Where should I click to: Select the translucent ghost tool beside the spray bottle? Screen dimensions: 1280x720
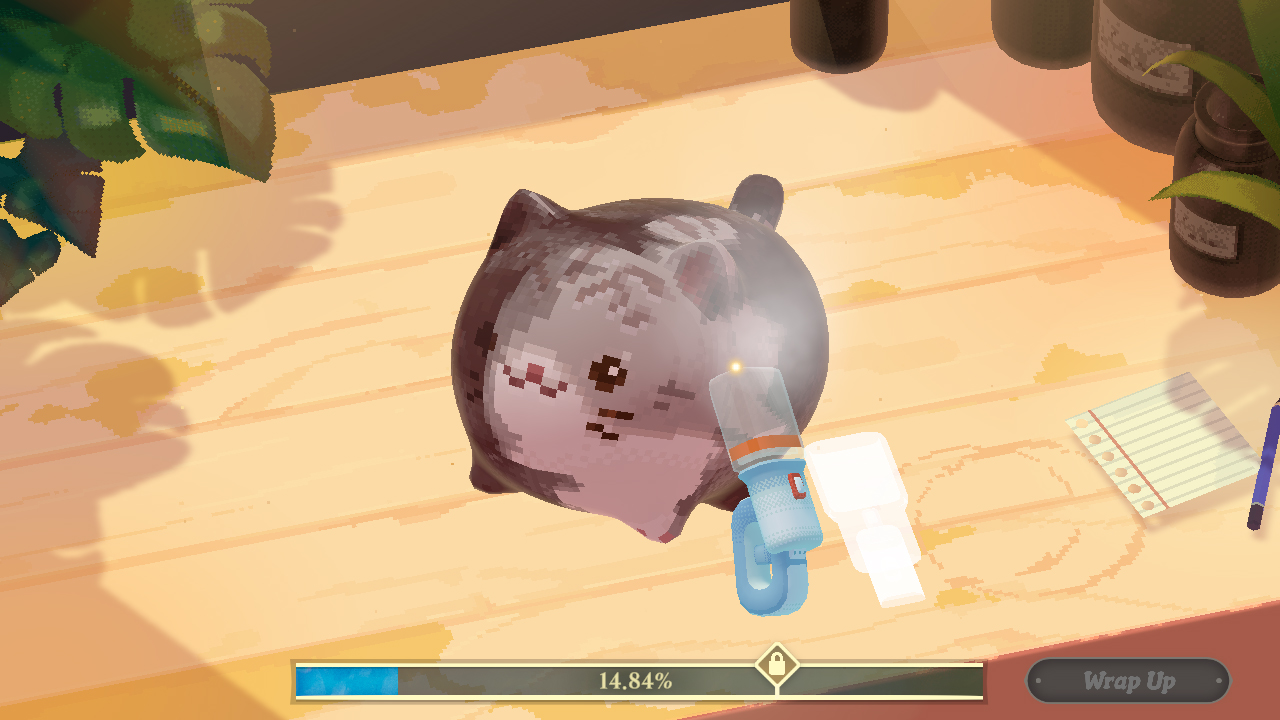pos(870,510)
